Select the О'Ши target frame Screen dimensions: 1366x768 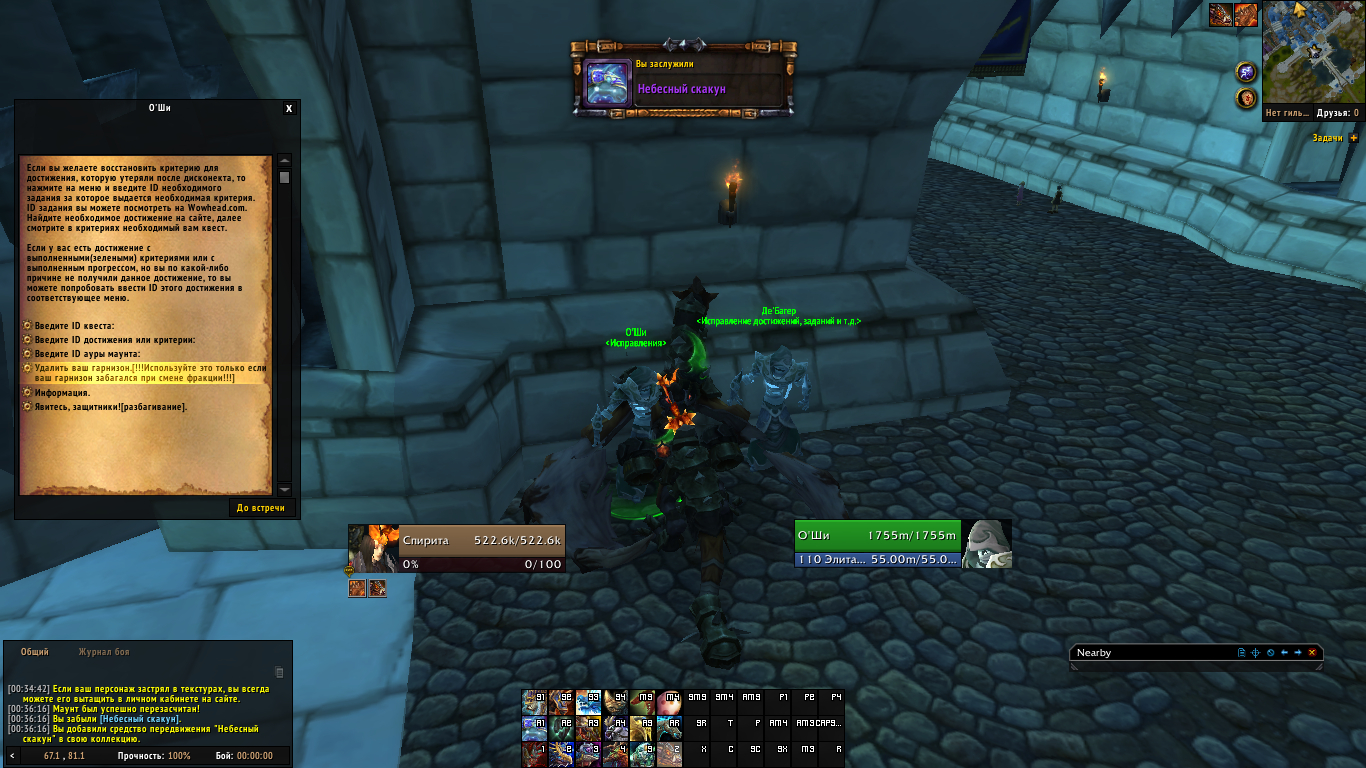click(x=877, y=544)
